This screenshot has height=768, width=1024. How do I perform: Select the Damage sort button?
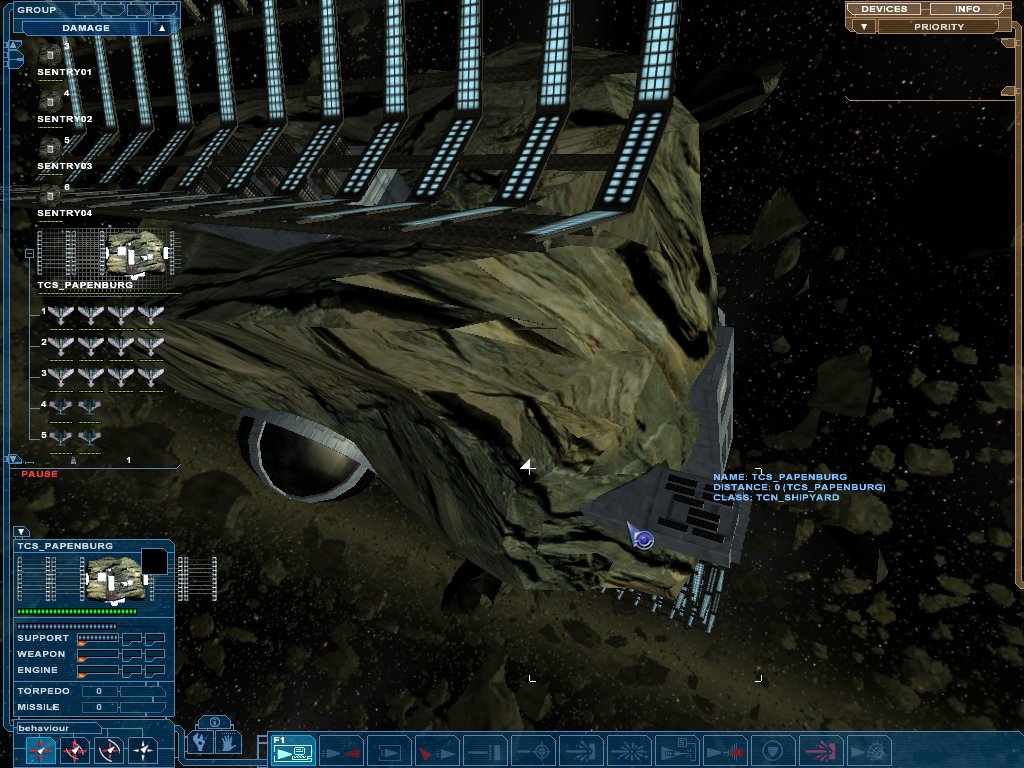(x=86, y=28)
